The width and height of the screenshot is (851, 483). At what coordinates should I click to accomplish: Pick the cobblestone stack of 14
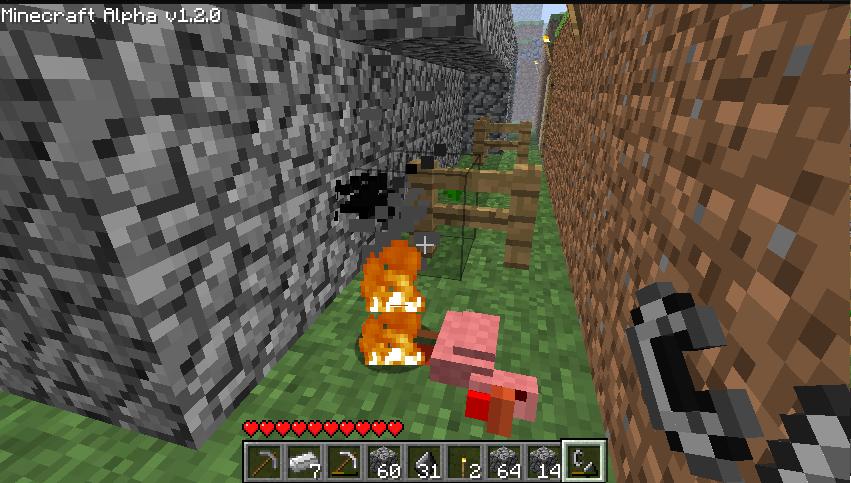point(544,461)
